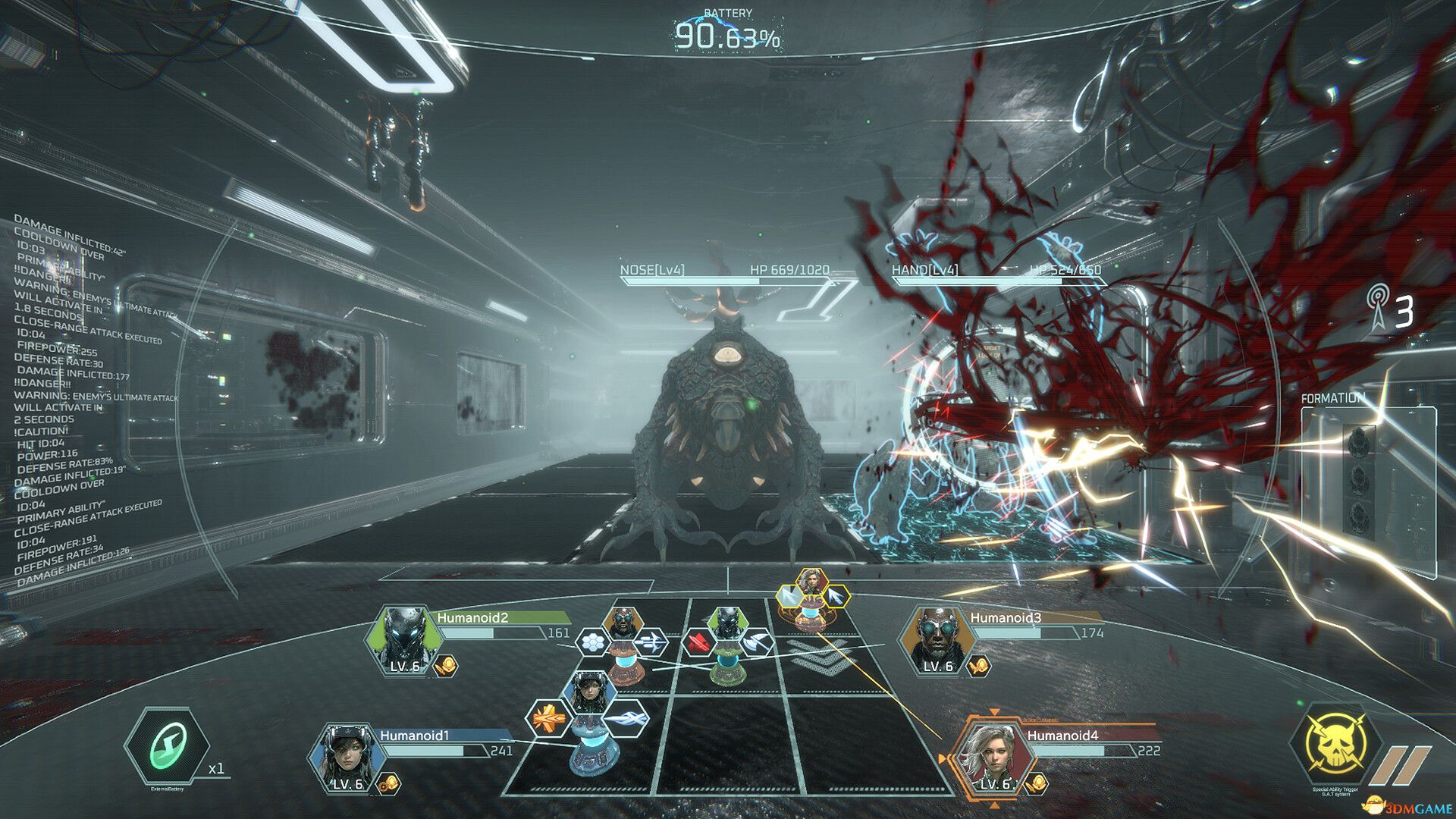Image resolution: width=1456 pixels, height=819 pixels.
Task: Select Humanoid3's portrait
Action: click(x=937, y=639)
